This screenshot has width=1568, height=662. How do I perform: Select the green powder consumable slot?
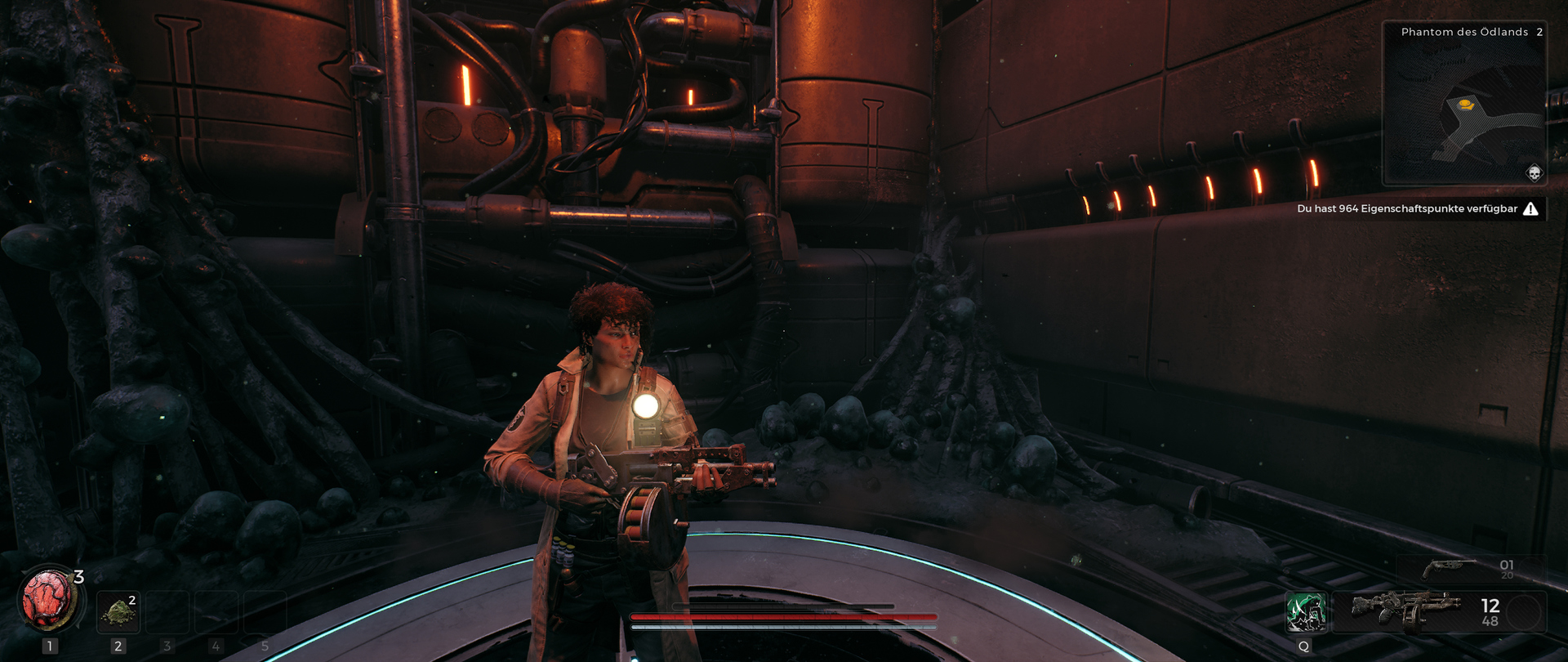point(118,611)
